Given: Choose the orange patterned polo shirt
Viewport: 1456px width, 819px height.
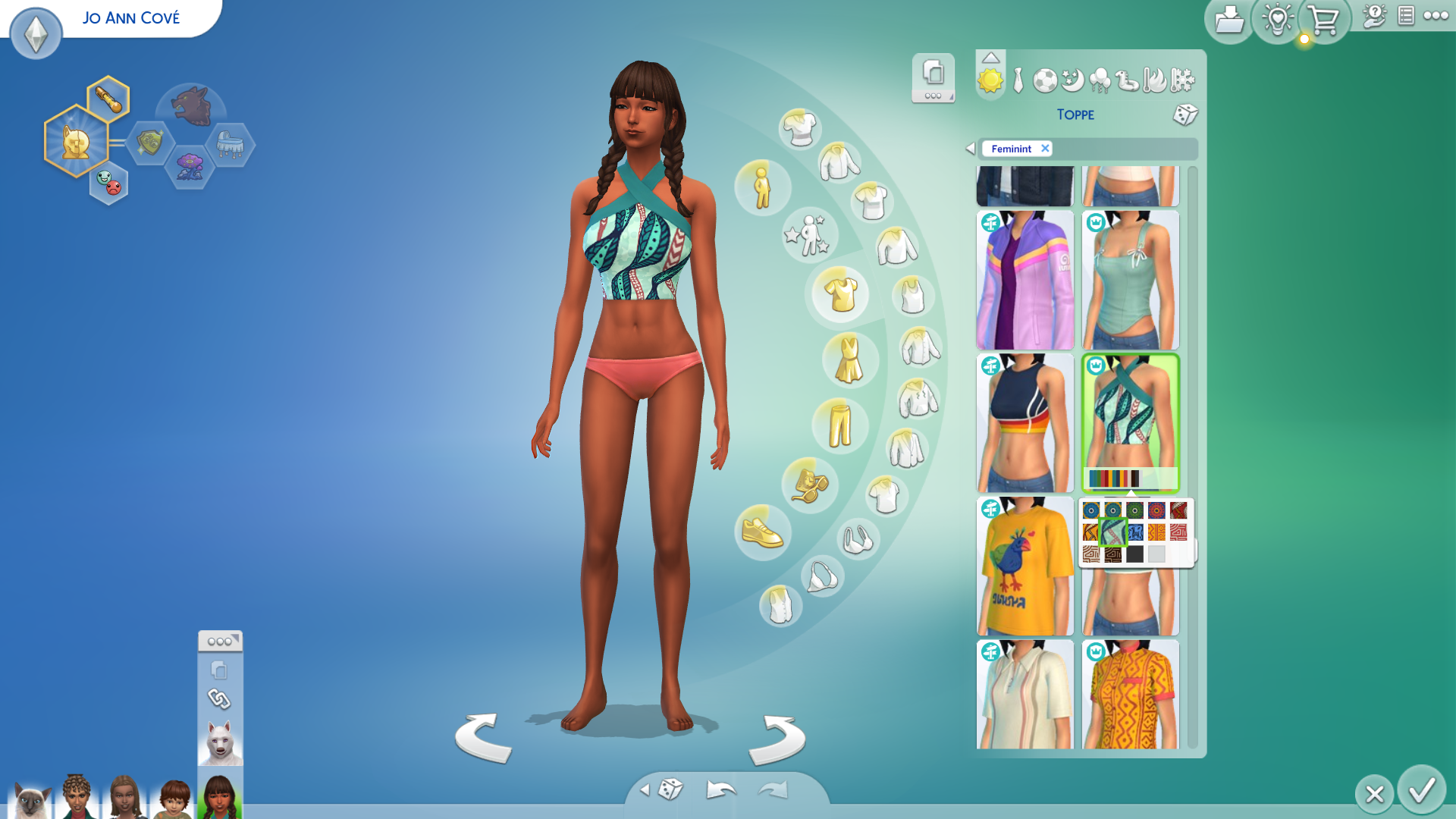Looking at the screenshot, I should tap(1130, 695).
